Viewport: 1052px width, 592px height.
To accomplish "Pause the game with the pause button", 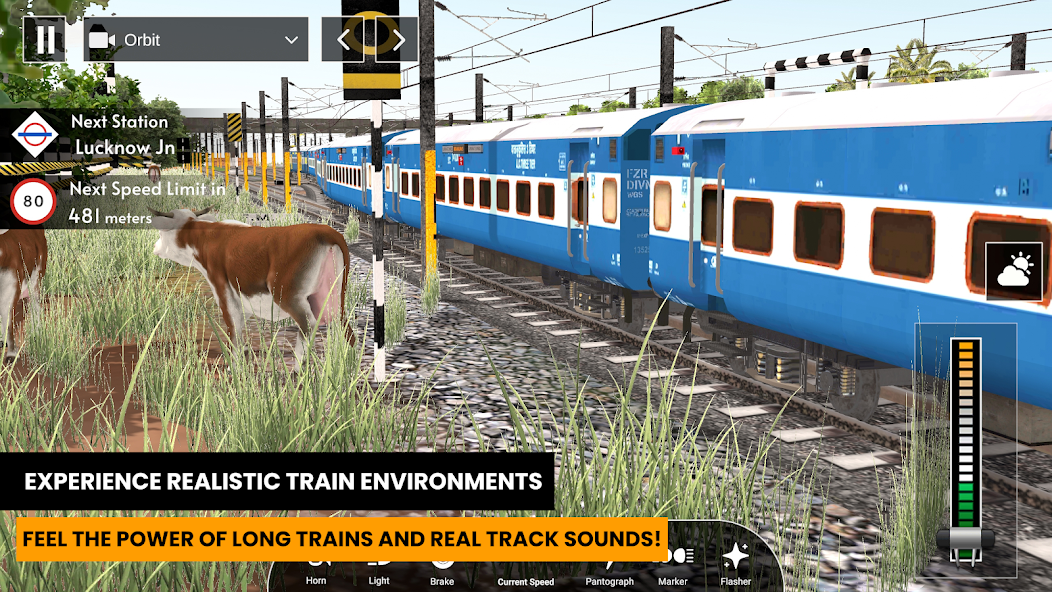I will coord(45,40).
